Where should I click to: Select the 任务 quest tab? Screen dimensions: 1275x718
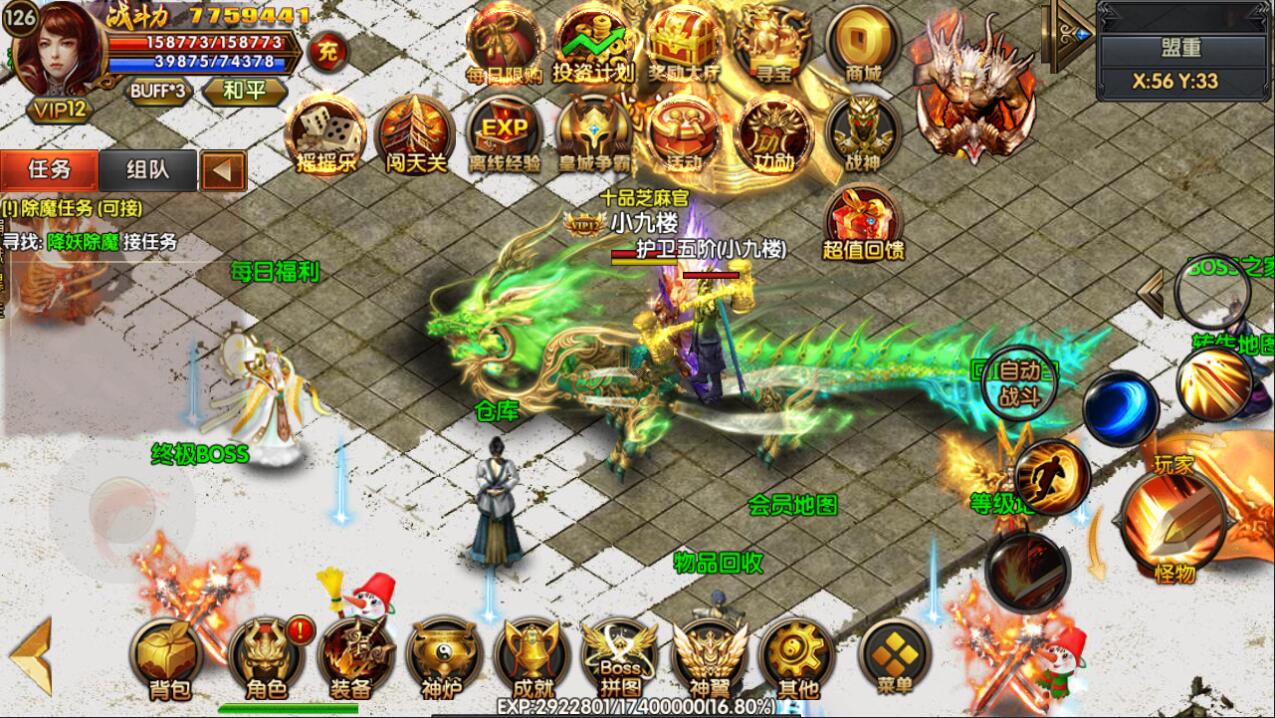[x=49, y=170]
